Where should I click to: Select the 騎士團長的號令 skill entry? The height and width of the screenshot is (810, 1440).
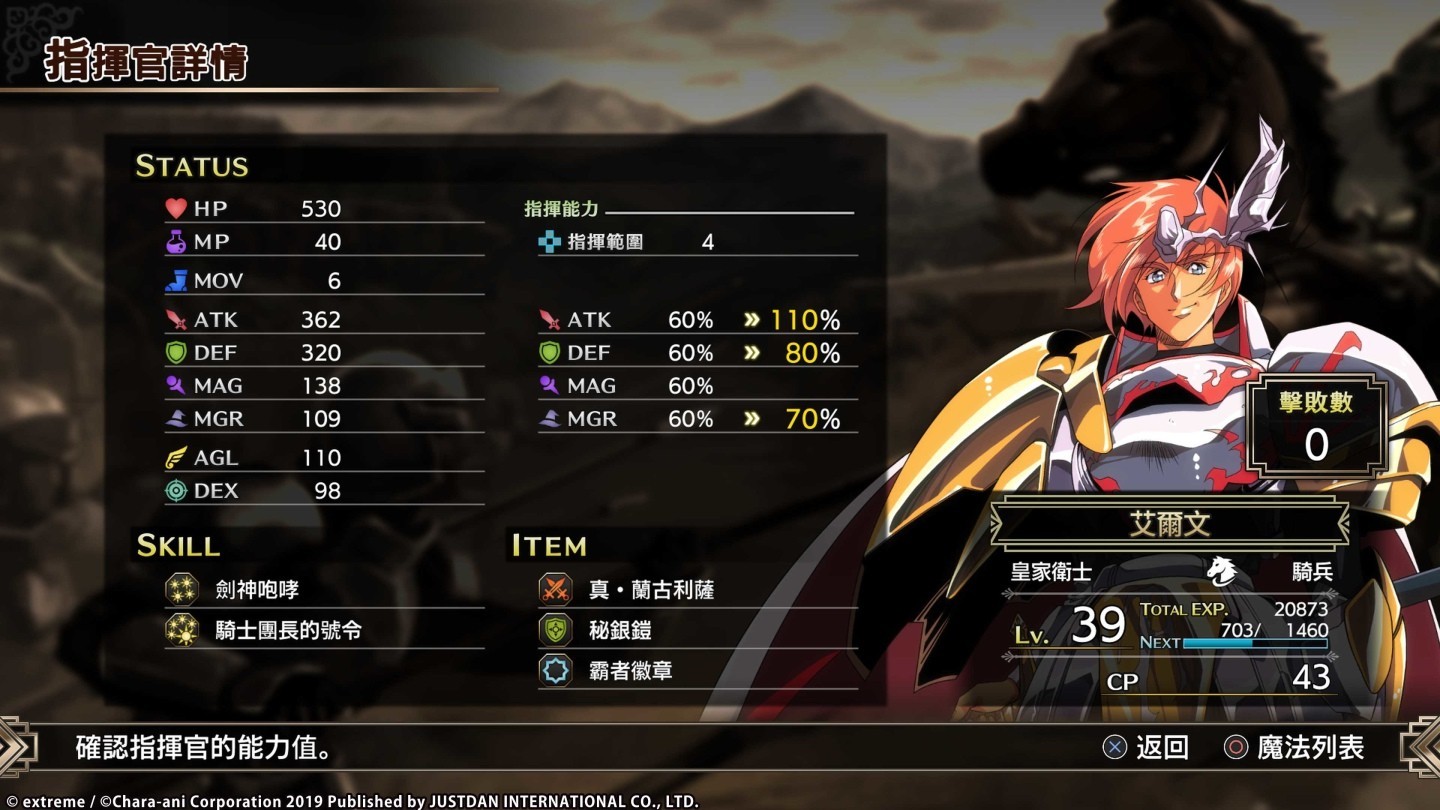288,630
